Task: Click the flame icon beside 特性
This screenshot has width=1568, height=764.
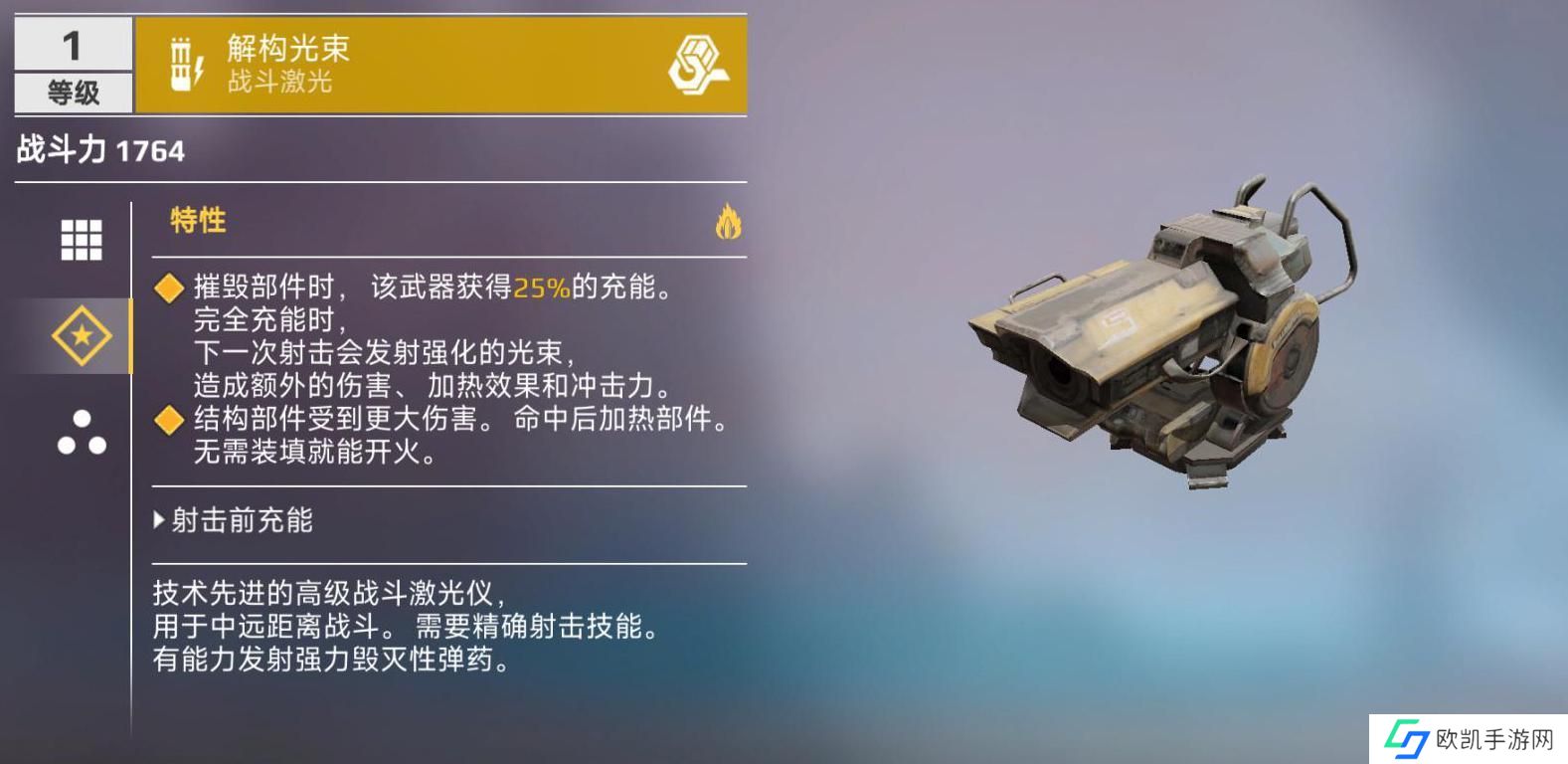Action: (728, 222)
